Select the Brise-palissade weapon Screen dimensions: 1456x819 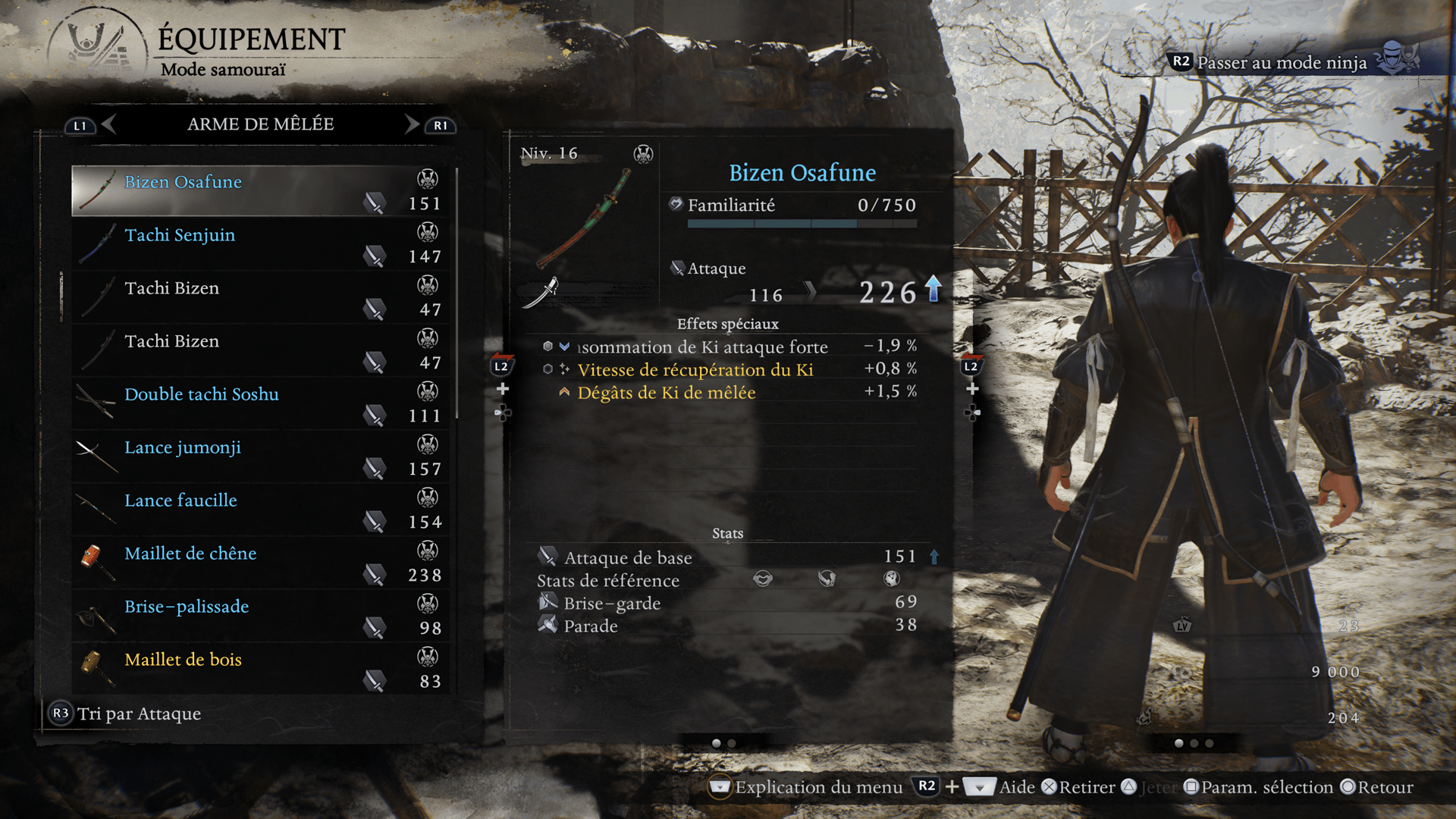(x=262, y=616)
